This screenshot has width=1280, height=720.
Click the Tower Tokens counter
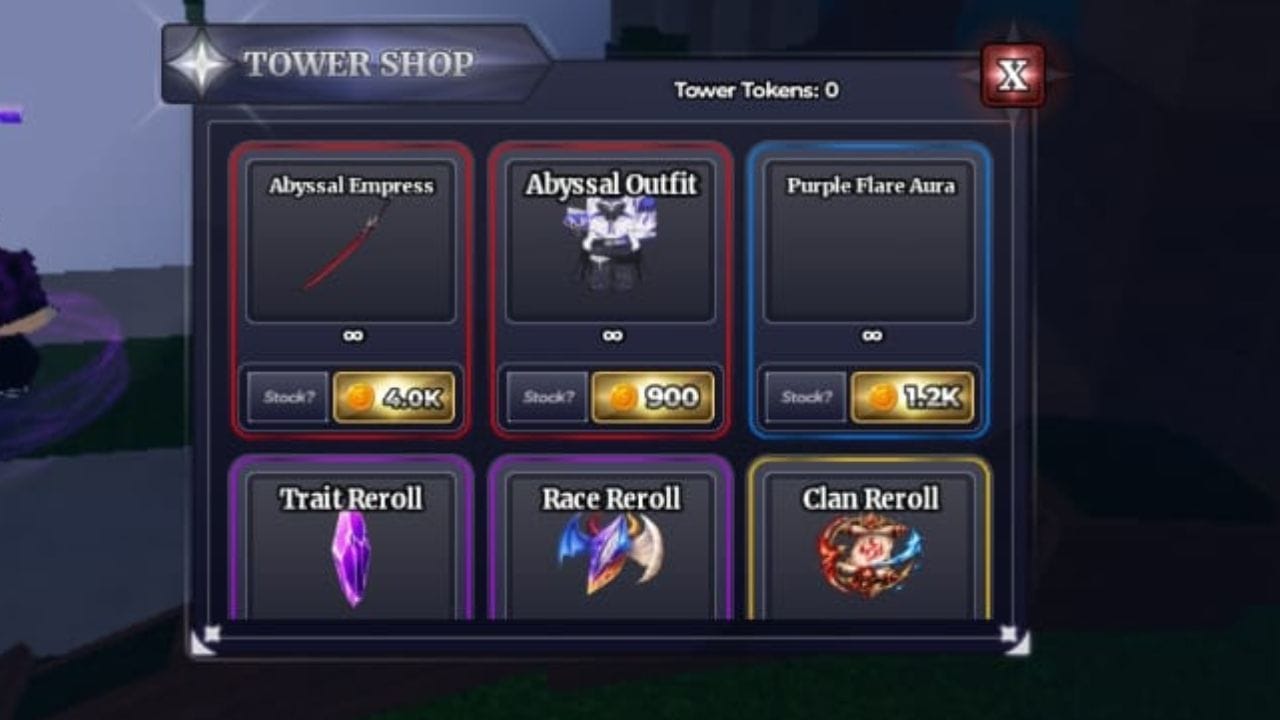[757, 91]
